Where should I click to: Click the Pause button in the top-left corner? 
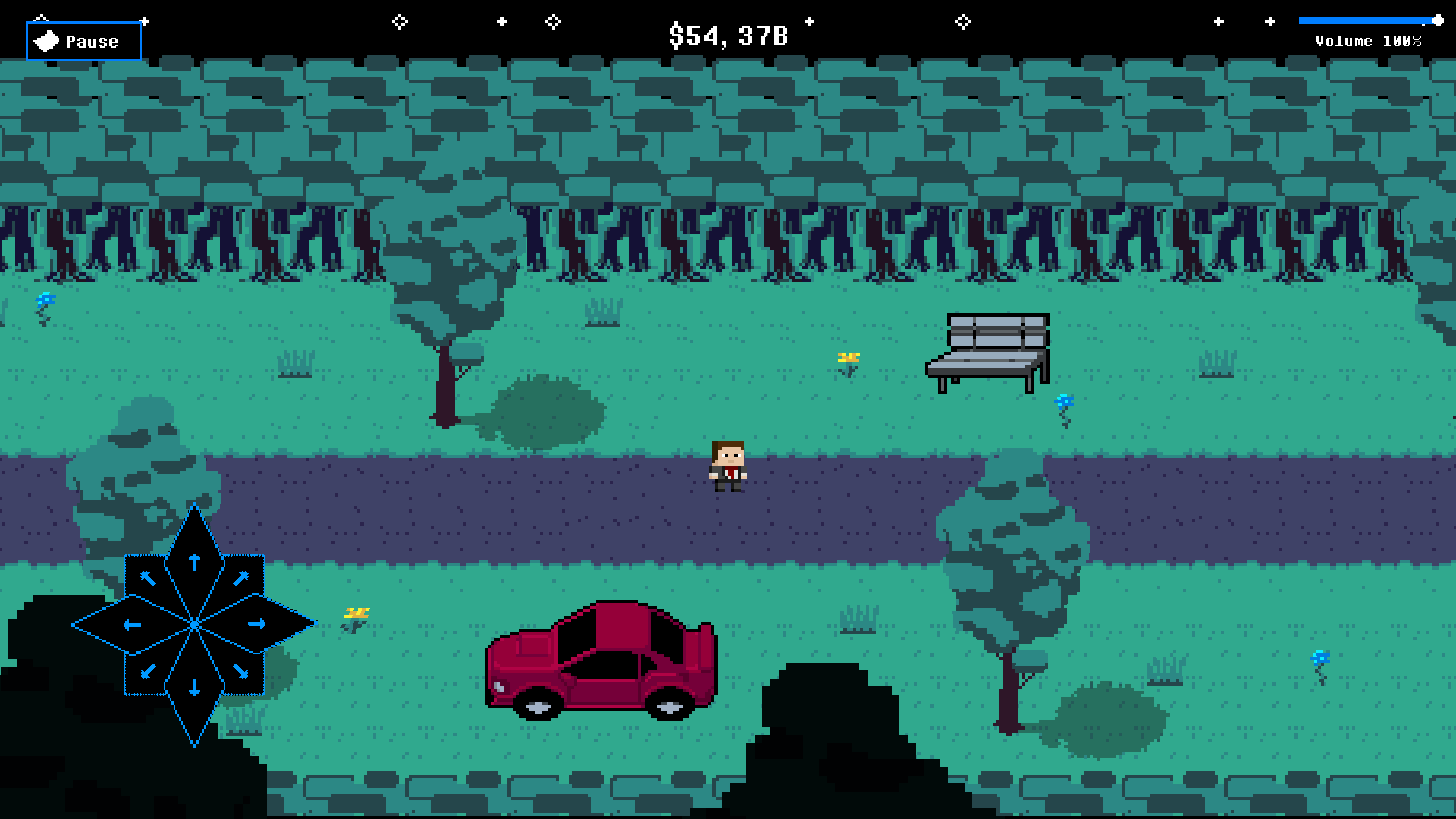pos(83,41)
